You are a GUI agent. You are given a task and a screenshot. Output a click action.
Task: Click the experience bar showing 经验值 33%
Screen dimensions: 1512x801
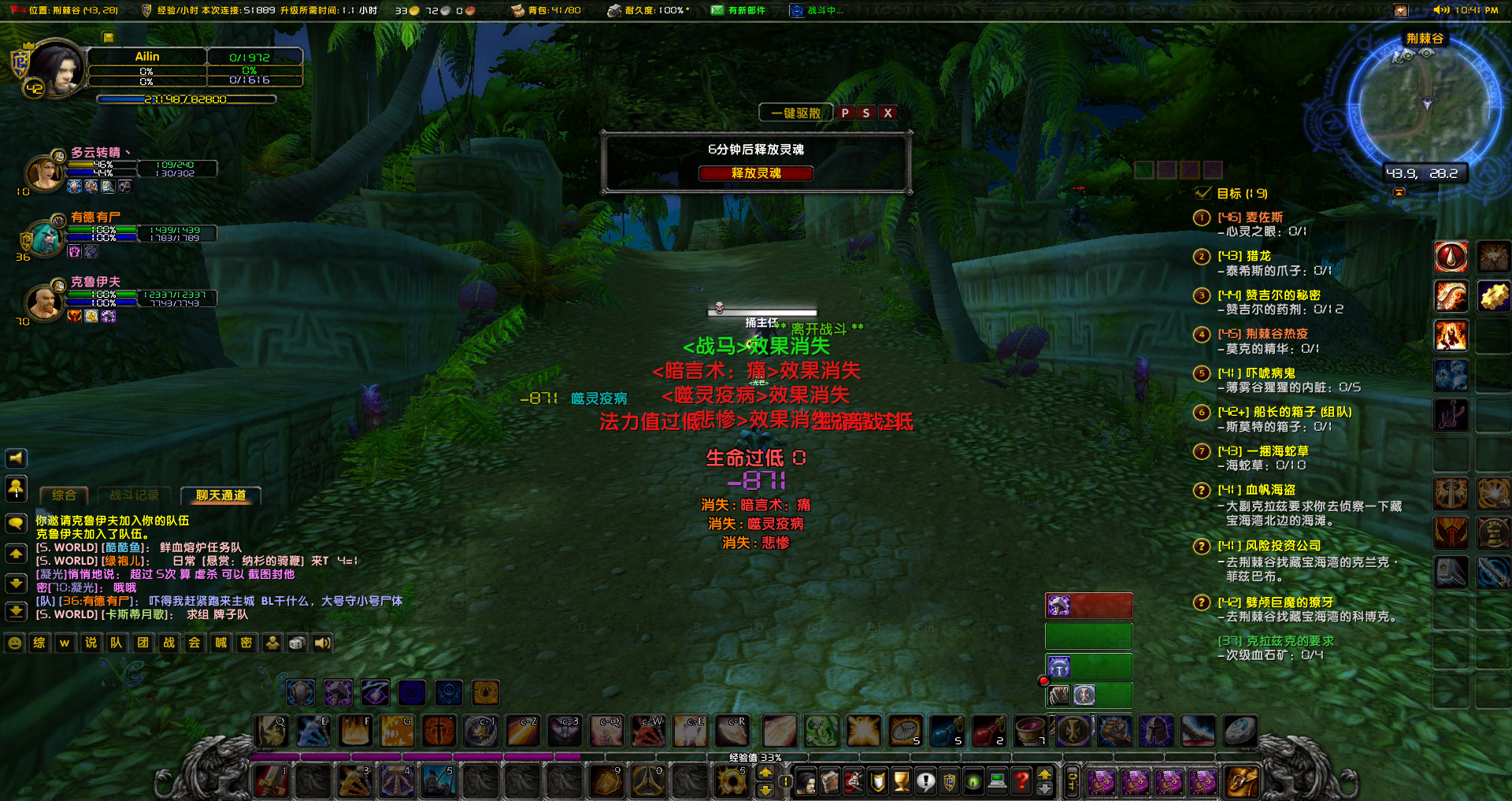(756, 758)
